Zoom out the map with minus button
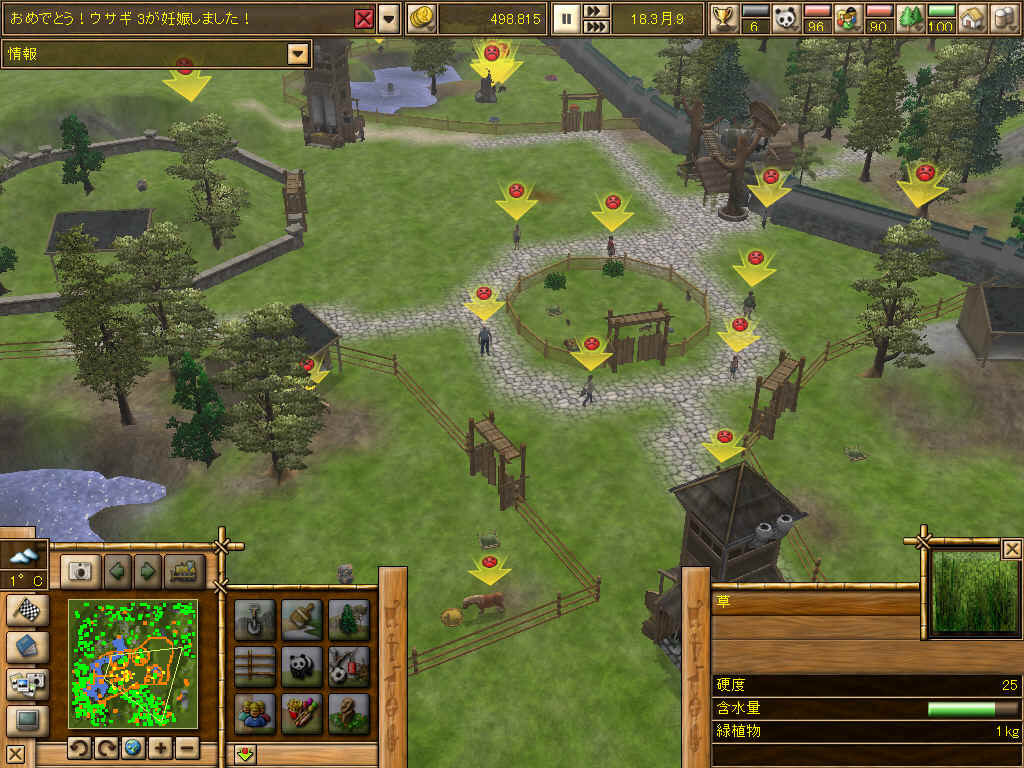This screenshot has width=1024, height=768. coord(187,748)
